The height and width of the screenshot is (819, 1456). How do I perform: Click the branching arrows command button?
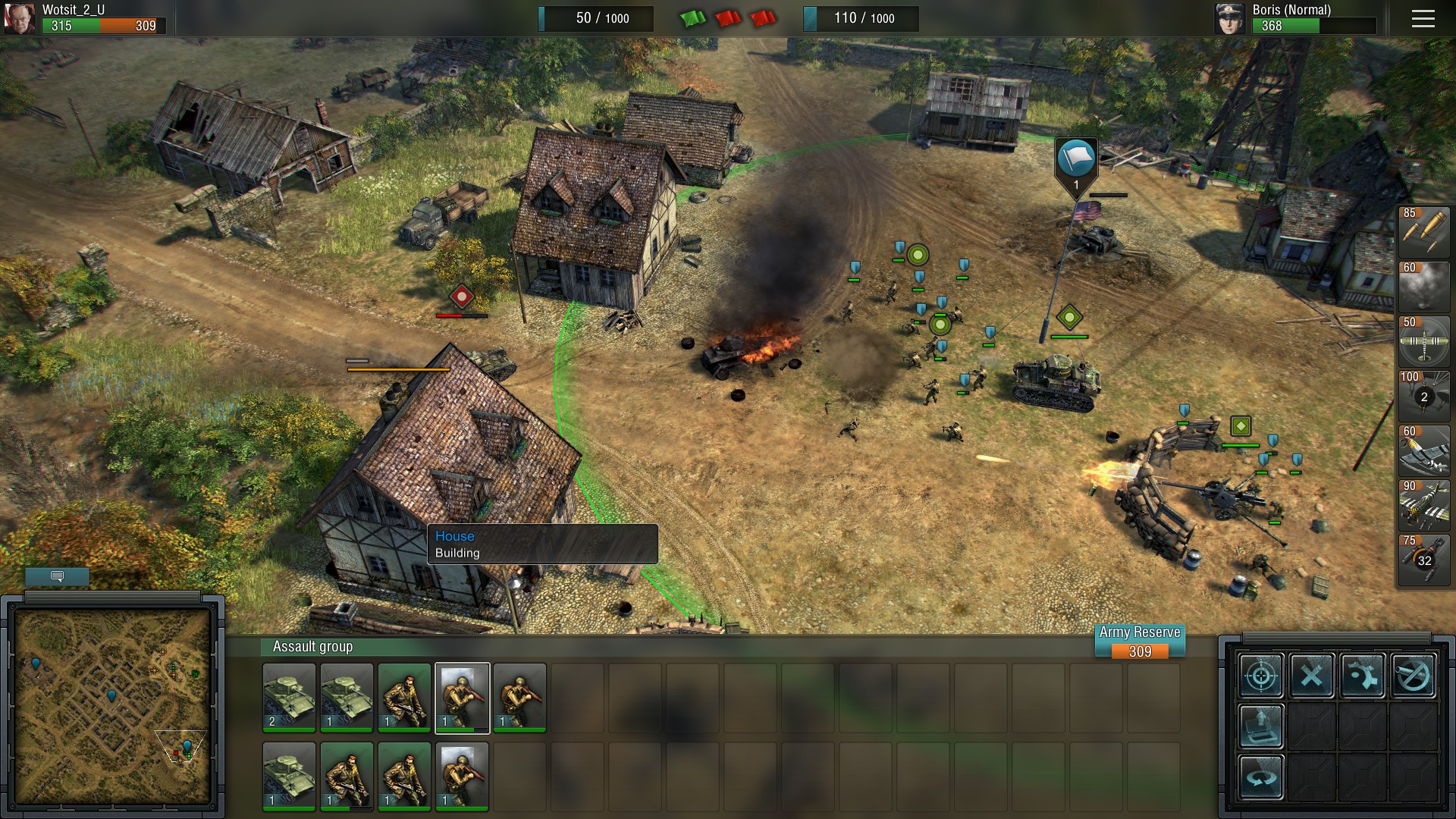(x=1363, y=675)
